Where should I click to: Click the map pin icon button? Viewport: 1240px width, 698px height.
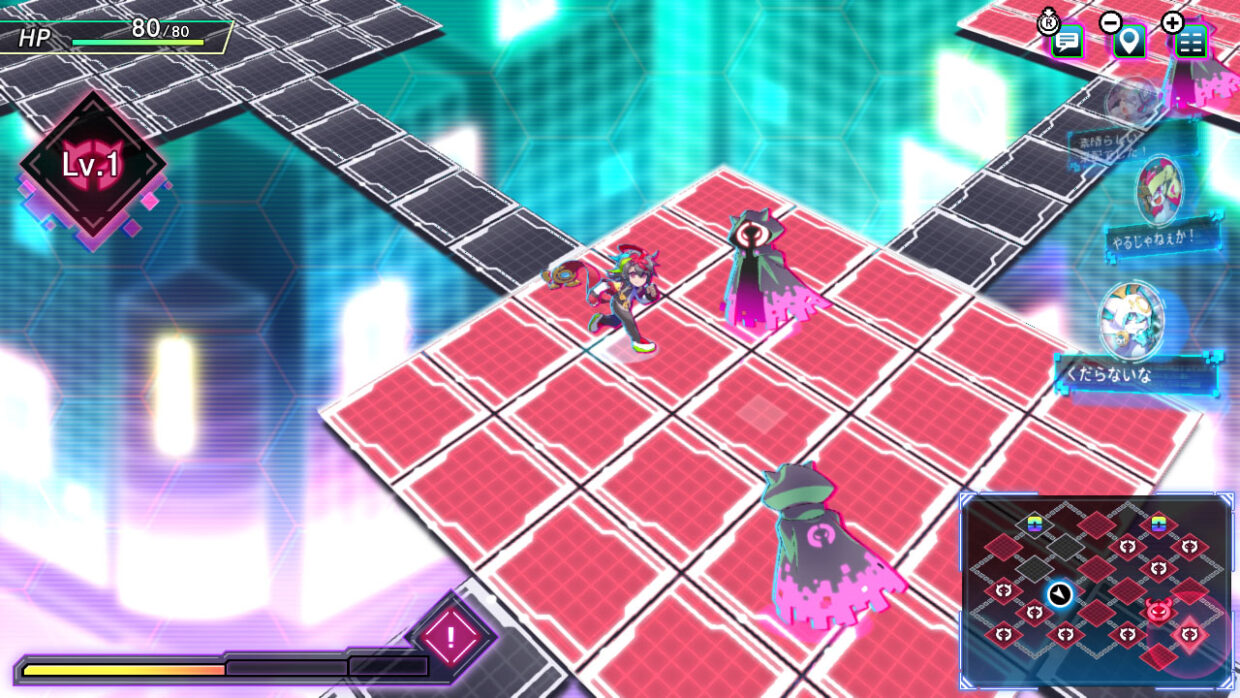(x=1130, y=42)
